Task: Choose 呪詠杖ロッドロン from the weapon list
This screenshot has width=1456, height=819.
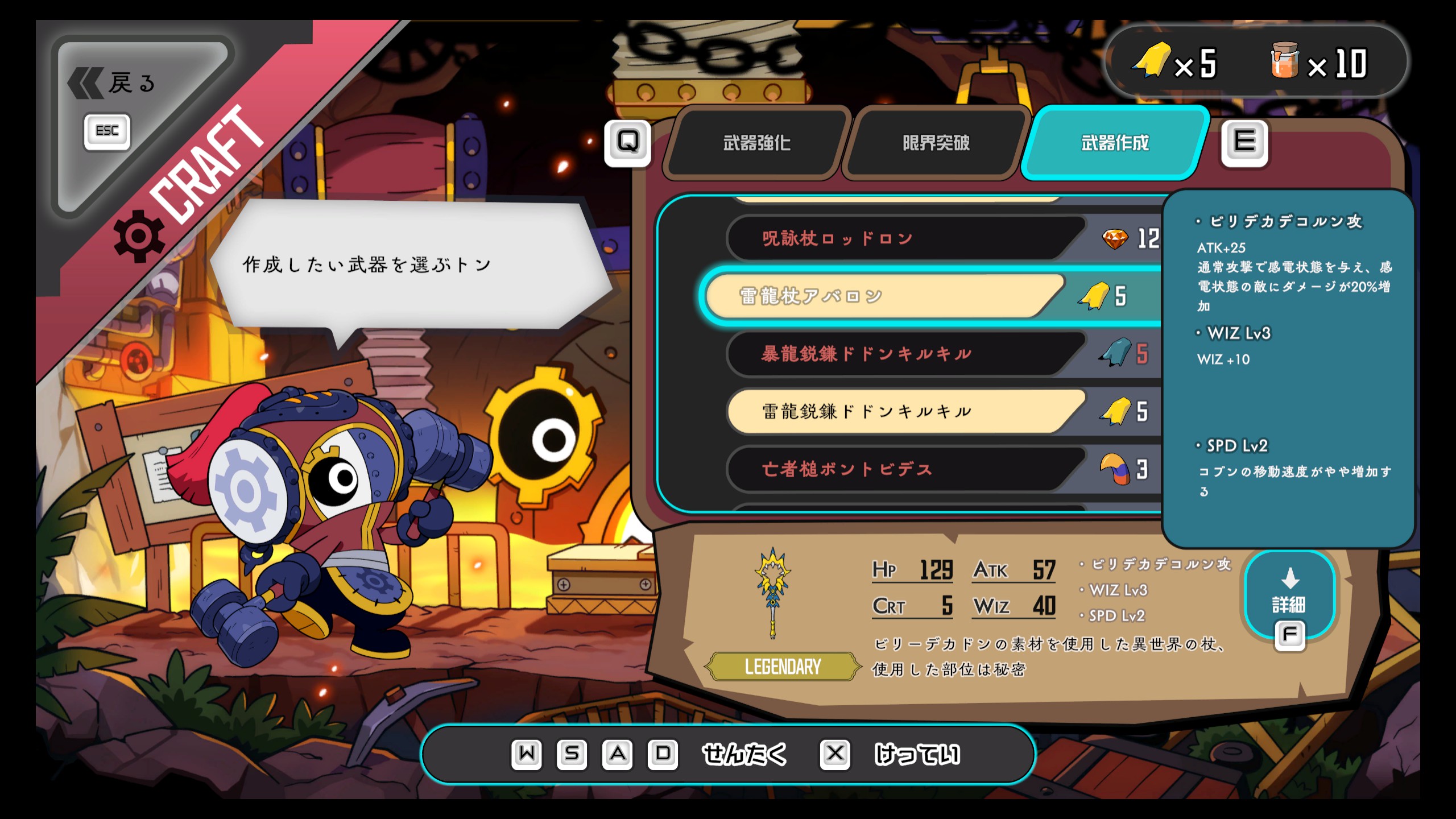Action: (904, 239)
